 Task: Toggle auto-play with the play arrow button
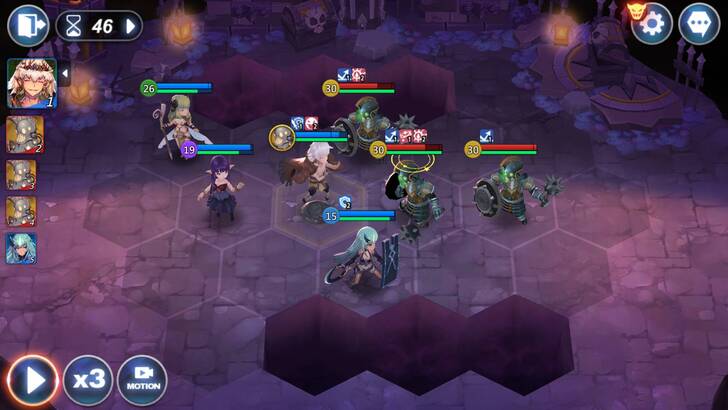point(33,380)
